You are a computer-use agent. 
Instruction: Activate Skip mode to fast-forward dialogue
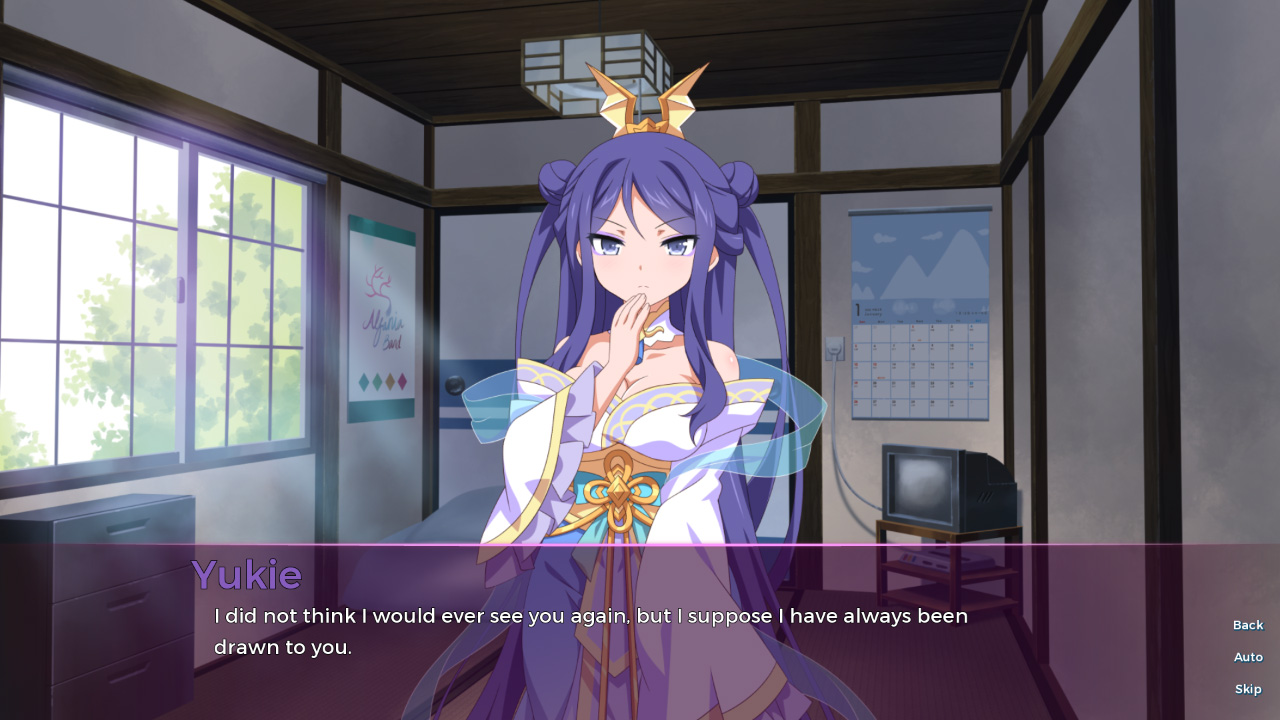(x=1248, y=689)
